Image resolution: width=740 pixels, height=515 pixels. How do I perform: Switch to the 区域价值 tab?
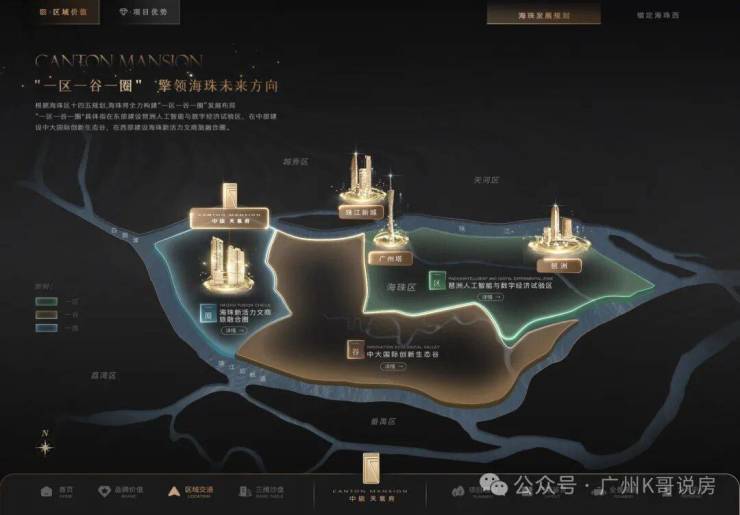(x=65, y=13)
